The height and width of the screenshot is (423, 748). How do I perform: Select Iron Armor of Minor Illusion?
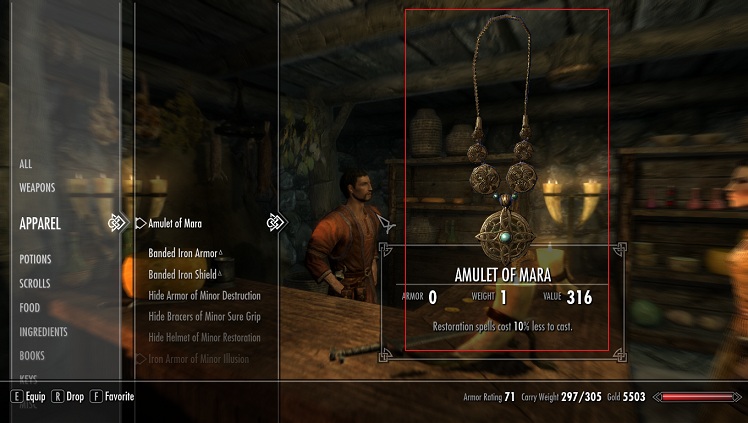199,359
